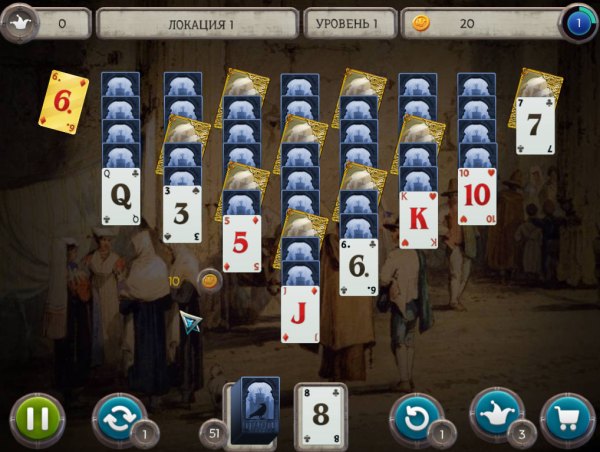This screenshot has width=600, height=452.
Task: Use the shuffle cards bonus
Action: (119, 418)
